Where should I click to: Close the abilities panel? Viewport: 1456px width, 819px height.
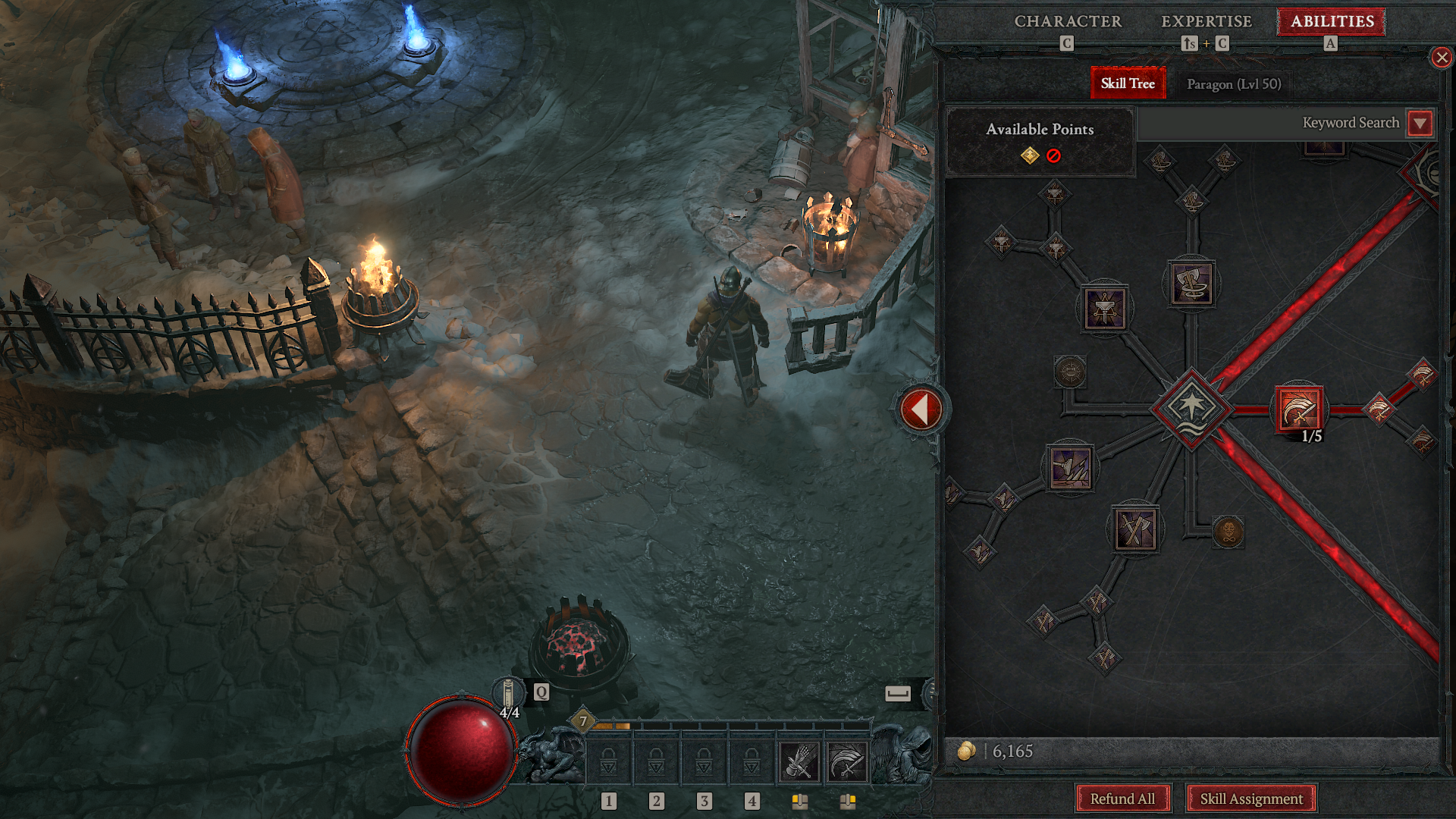click(x=1442, y=58)
